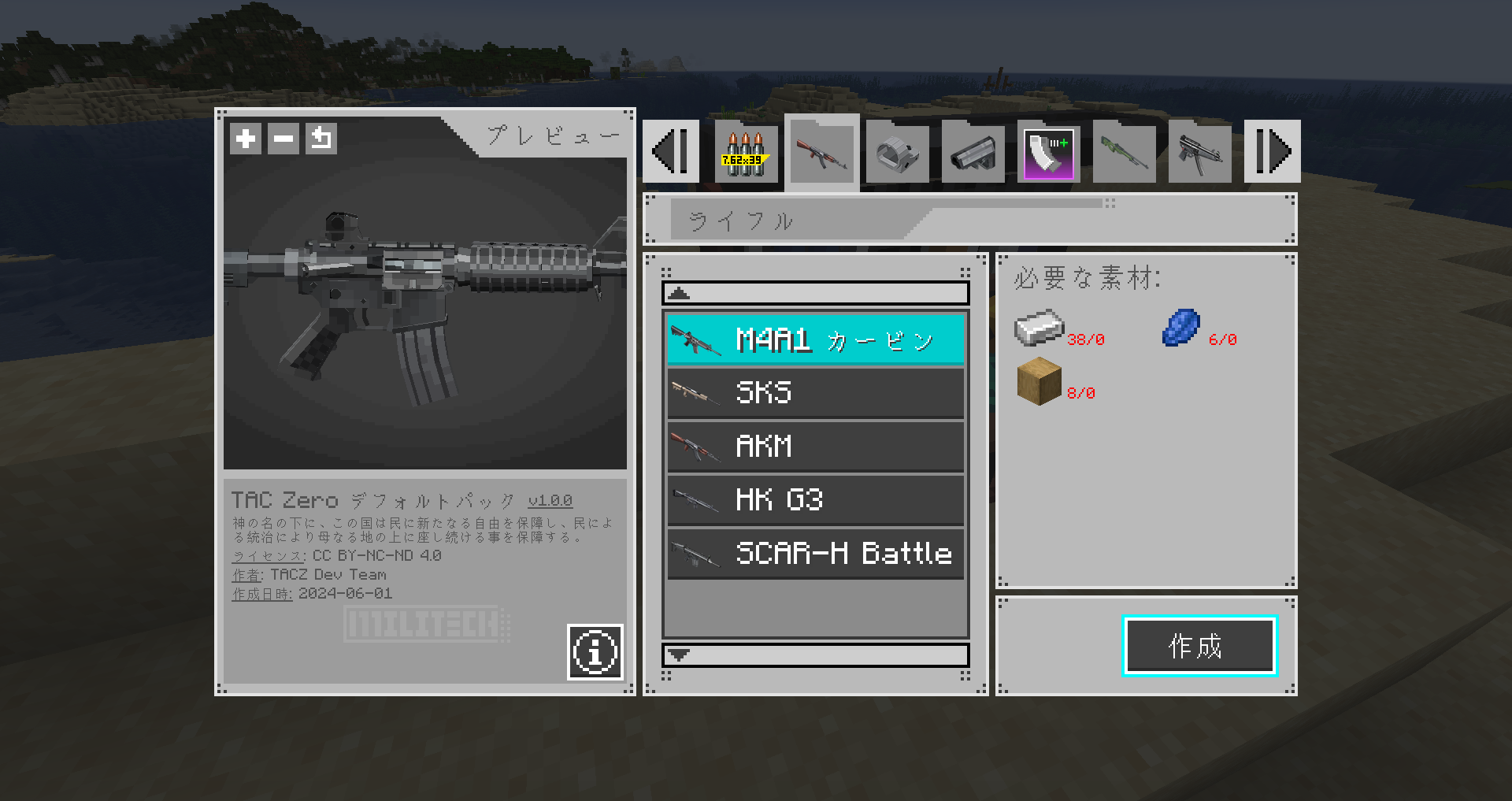The width and height of the screenshot is (1512, 801).
Task: Select the extended magazine category icon
Action: (x=1048, y=151)
